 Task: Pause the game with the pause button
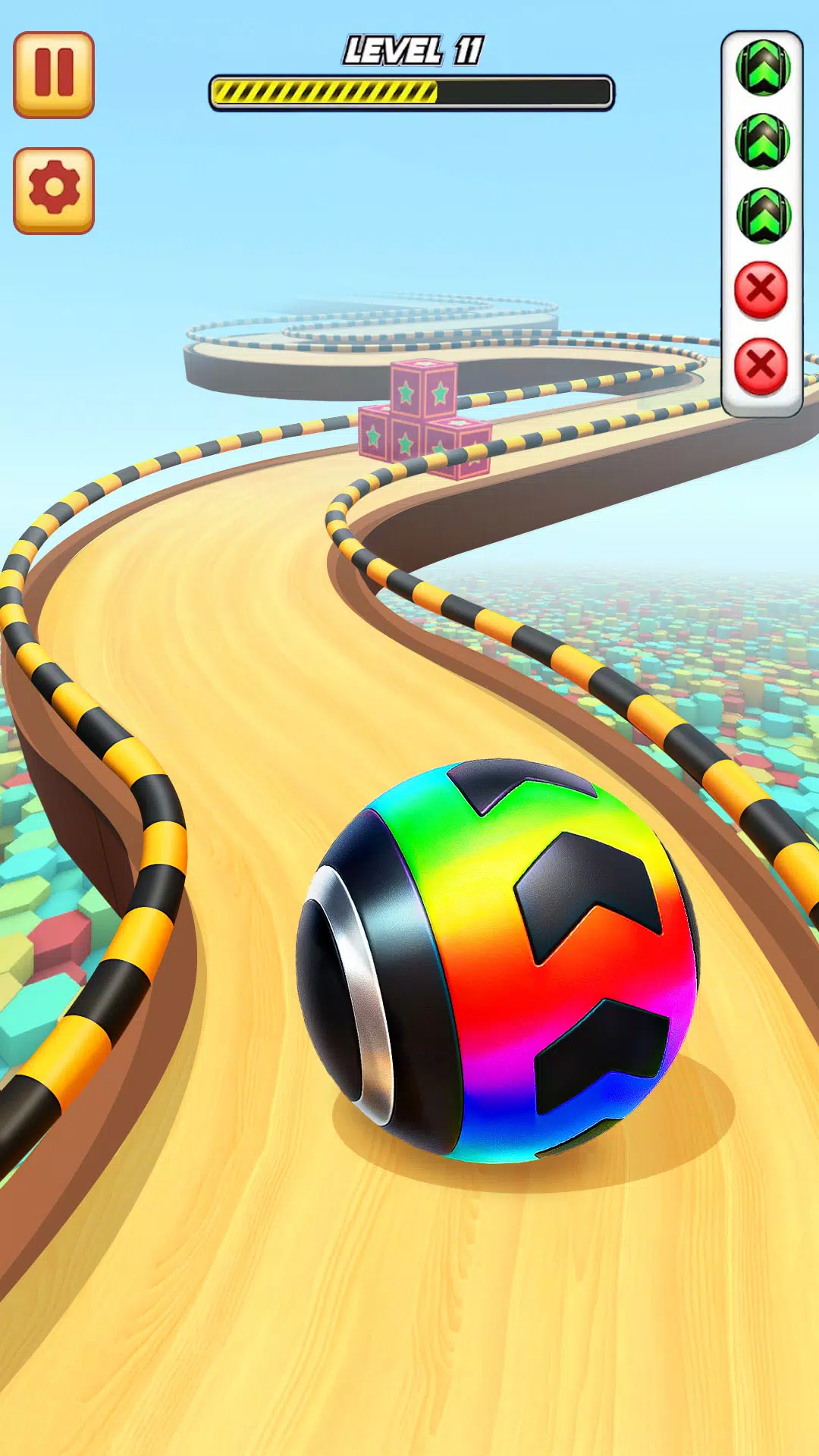click(54, 74)
